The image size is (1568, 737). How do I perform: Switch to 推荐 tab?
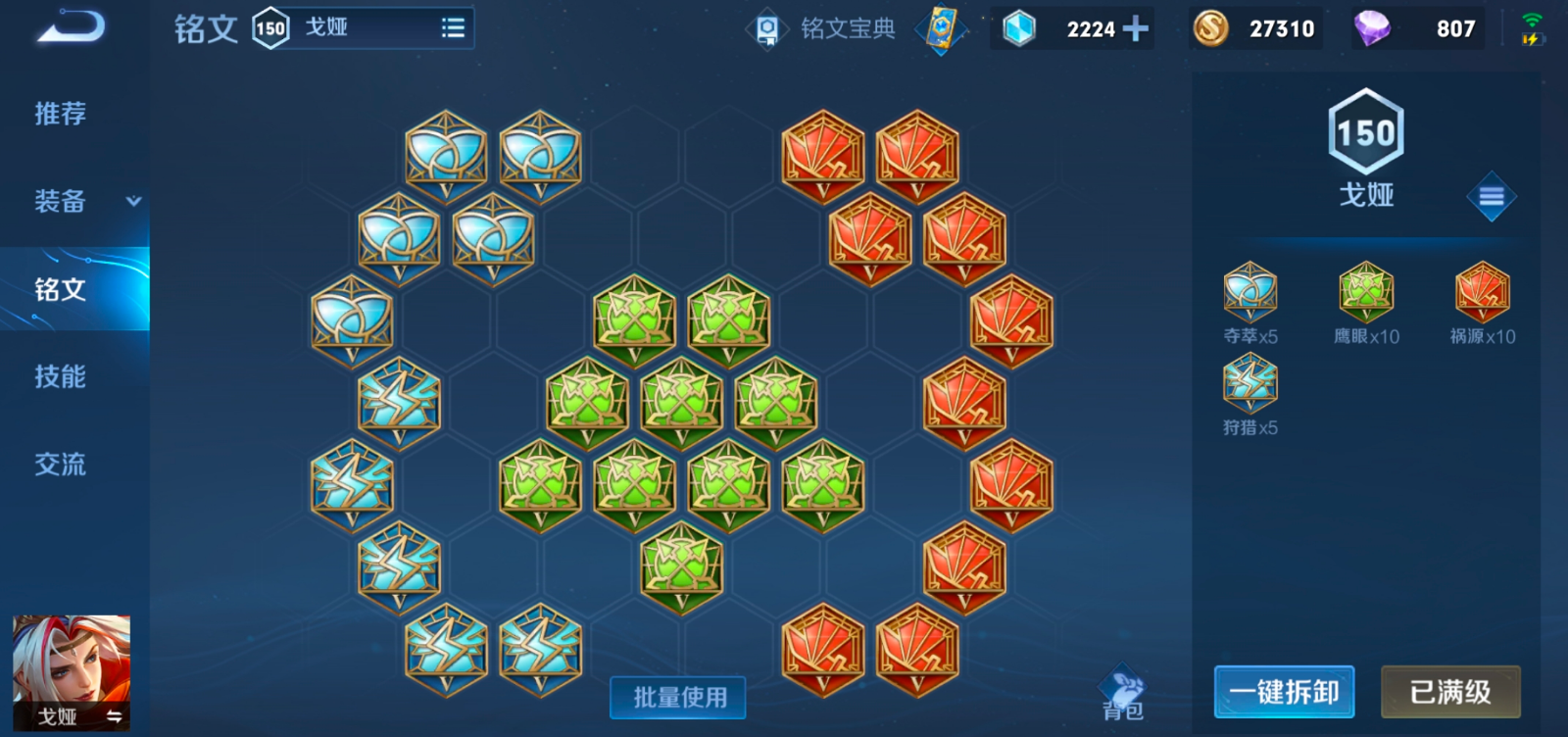(x=61, y=114)
